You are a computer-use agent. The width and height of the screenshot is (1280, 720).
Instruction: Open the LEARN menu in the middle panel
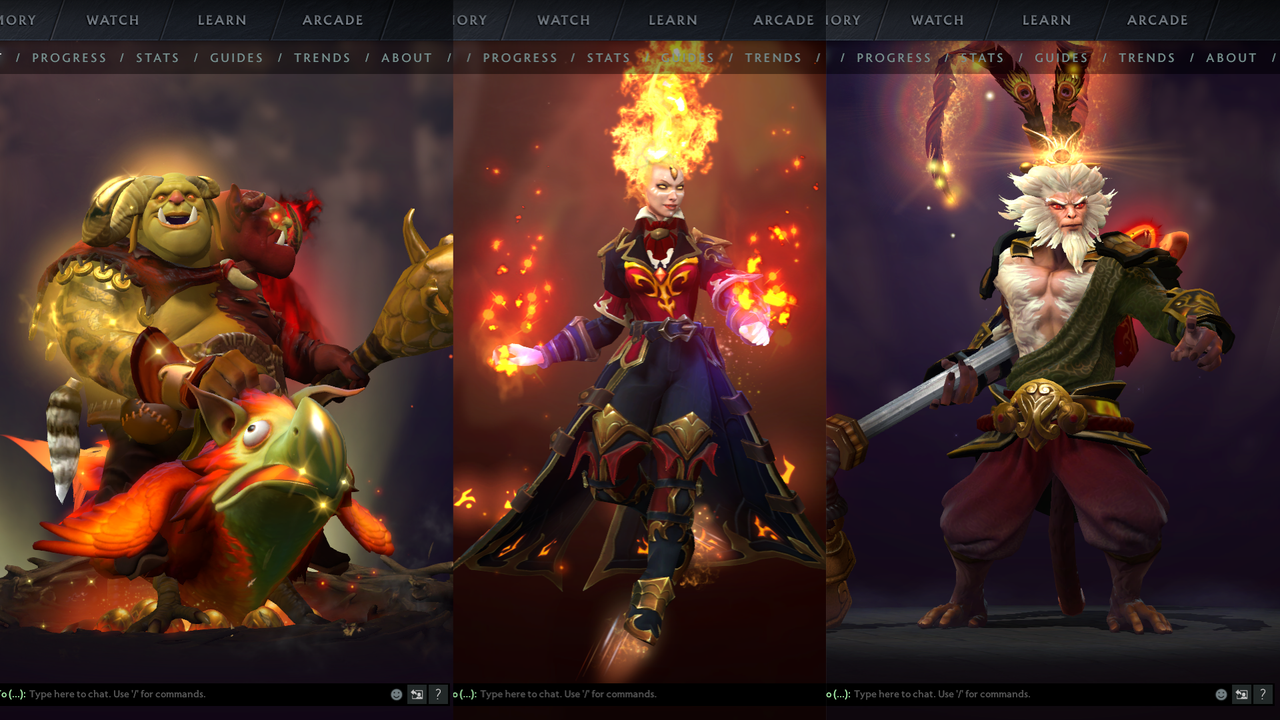point(672,20)
